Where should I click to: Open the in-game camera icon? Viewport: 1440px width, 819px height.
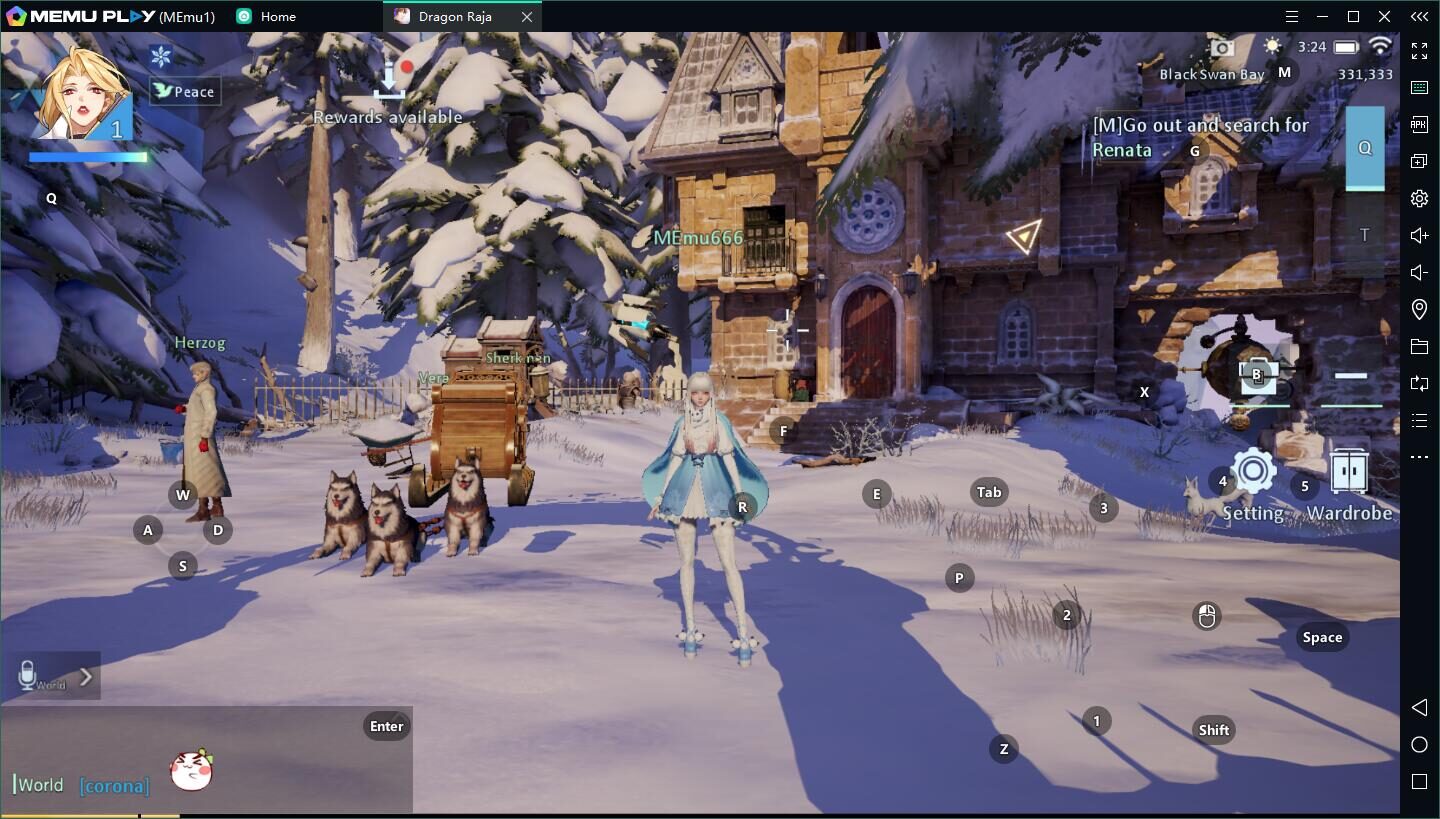tap(1221, 47)
